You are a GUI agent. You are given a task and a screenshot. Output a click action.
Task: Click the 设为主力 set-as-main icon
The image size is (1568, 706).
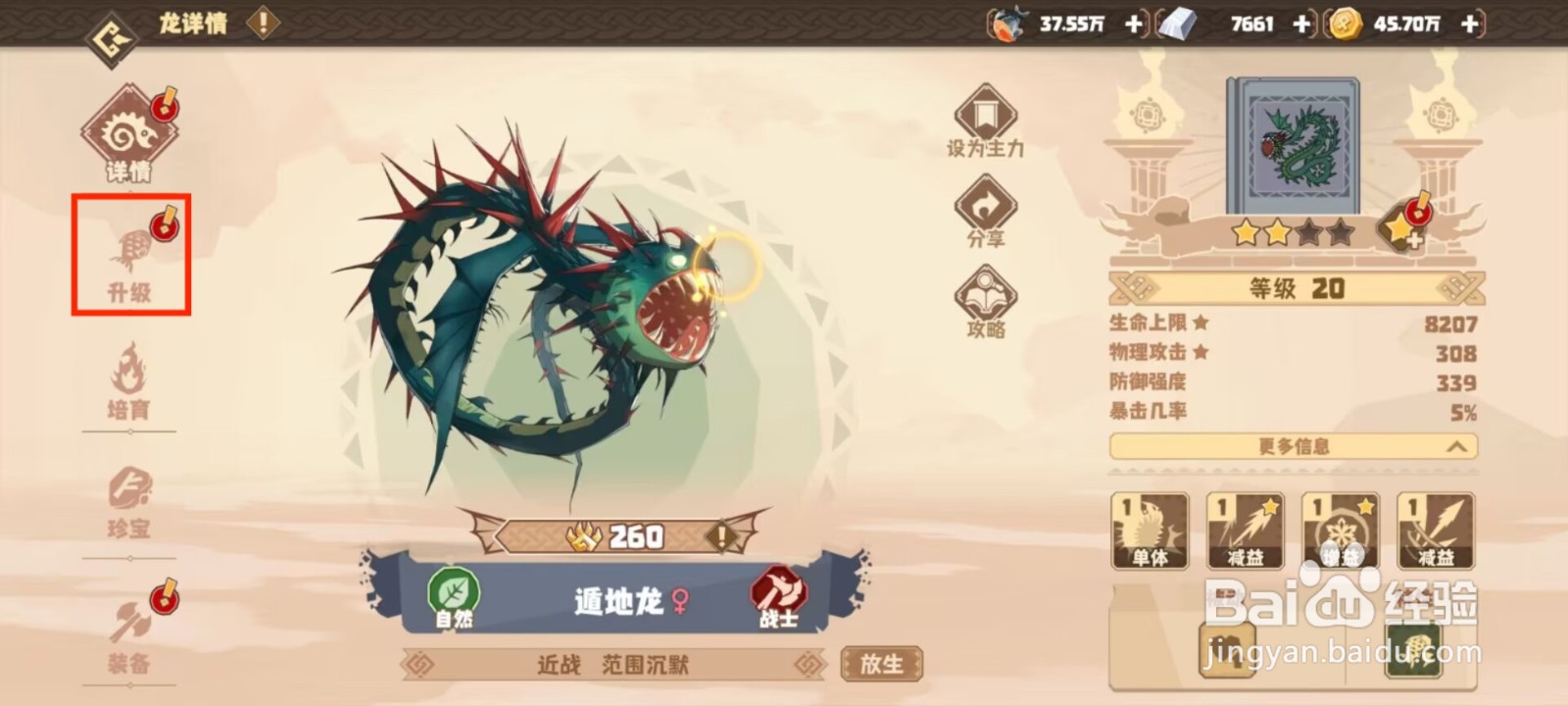(985, 118)
